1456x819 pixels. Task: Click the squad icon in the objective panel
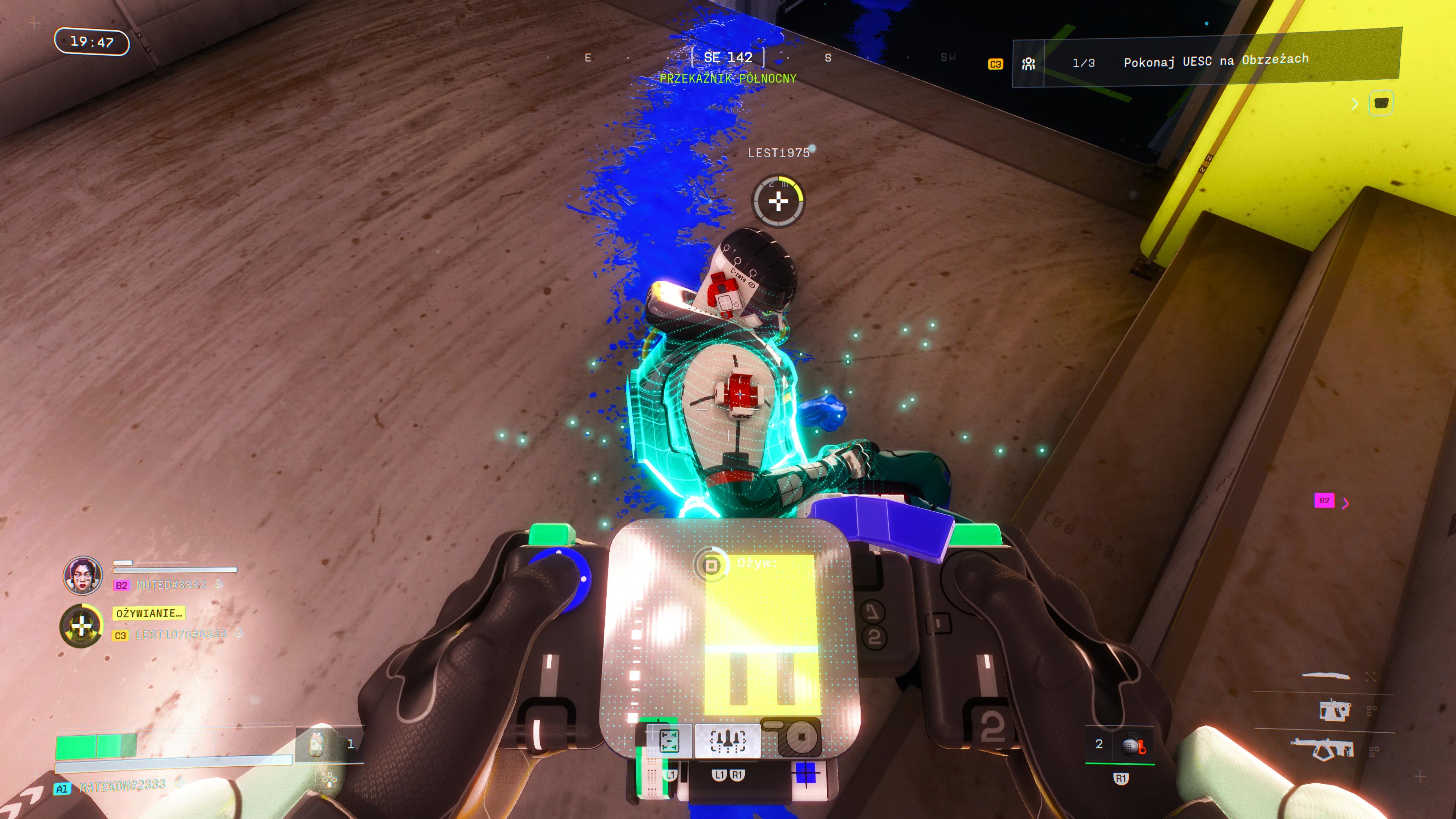(1028, 63)
